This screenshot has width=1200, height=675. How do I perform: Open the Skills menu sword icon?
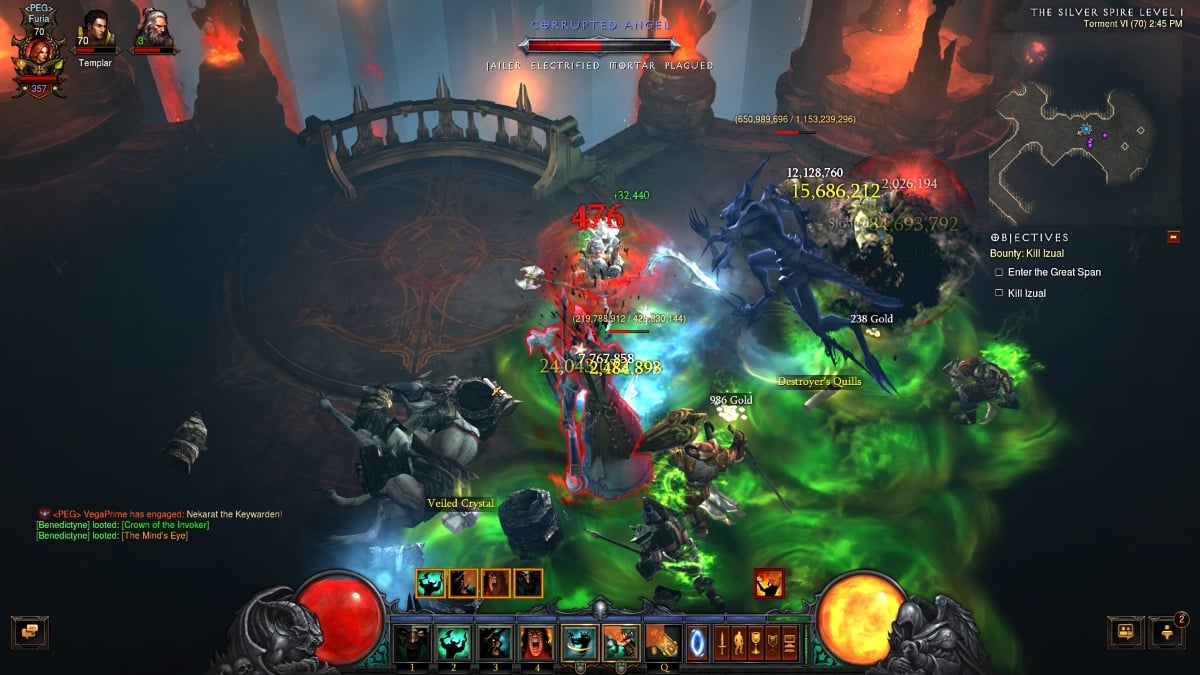tap(723, 642)
